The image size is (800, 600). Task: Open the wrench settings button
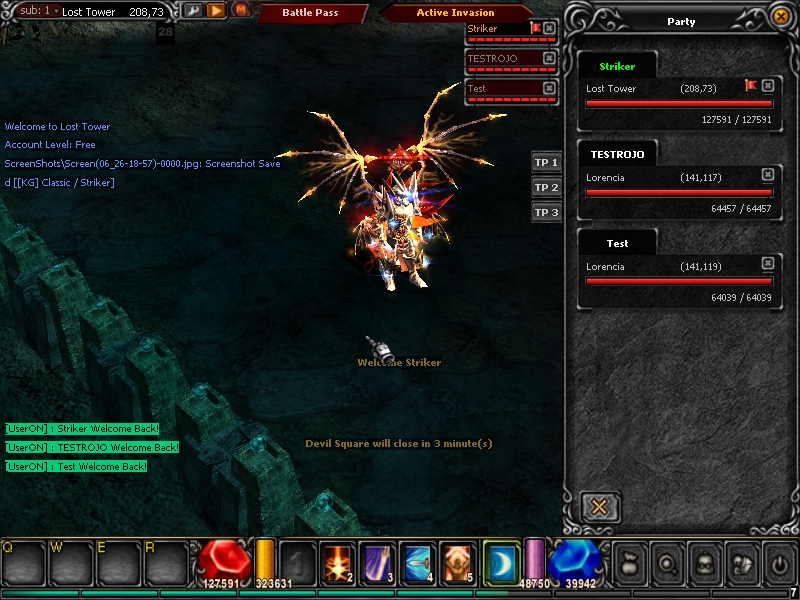(192, 10)
